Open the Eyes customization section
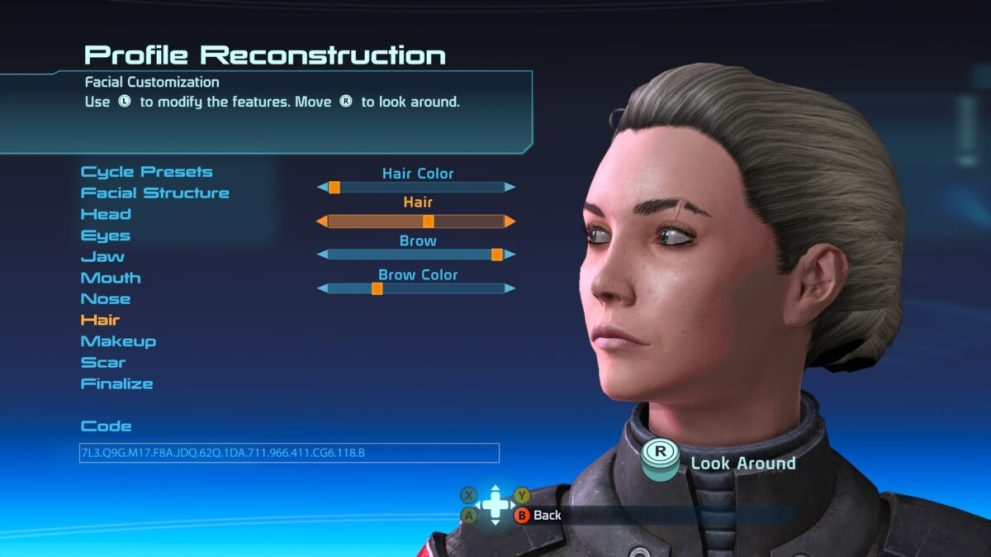Screen dimensions: 991x557 pos(106,236)
